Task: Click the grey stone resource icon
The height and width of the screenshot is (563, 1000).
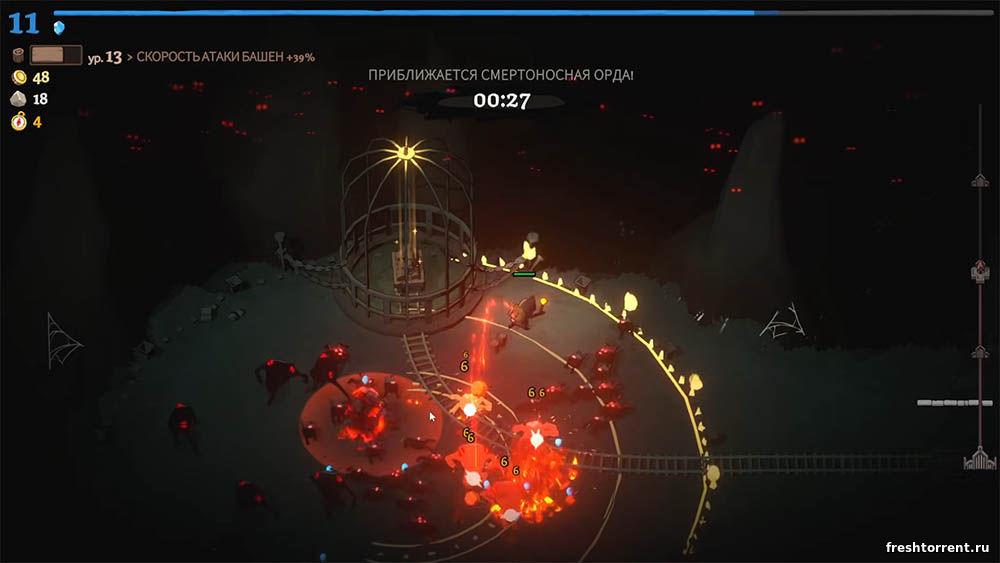Action: point(18,99)
